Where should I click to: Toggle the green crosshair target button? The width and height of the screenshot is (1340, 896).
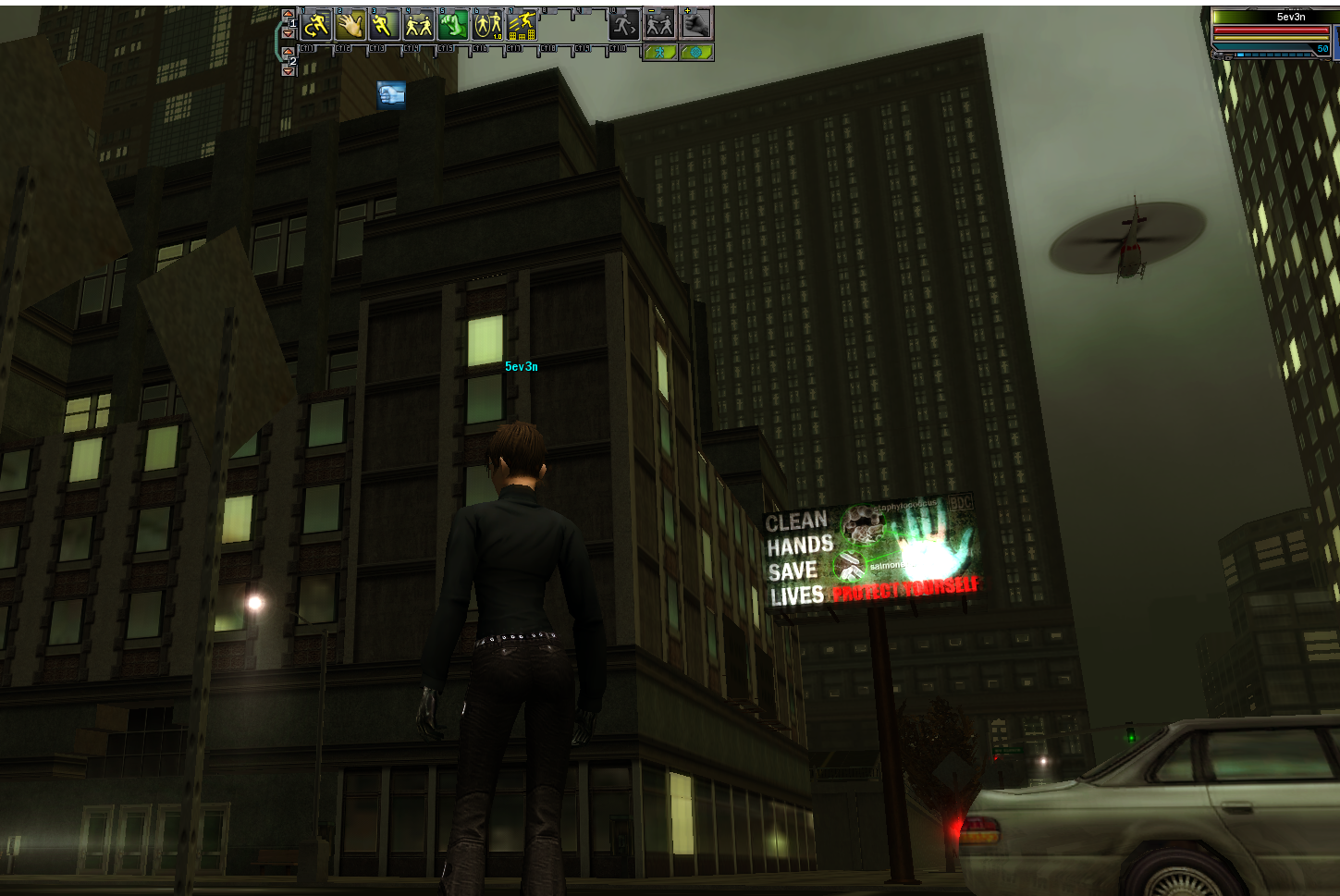695,53
